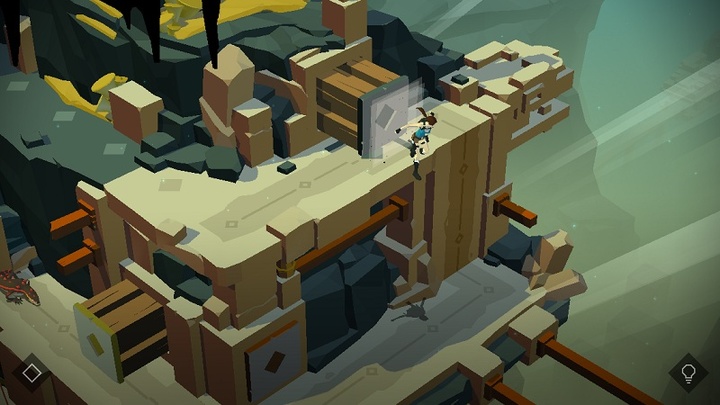Show a hint with the lightbulb icon
Viewport: 720px width, 405px height.
point(688,373)
